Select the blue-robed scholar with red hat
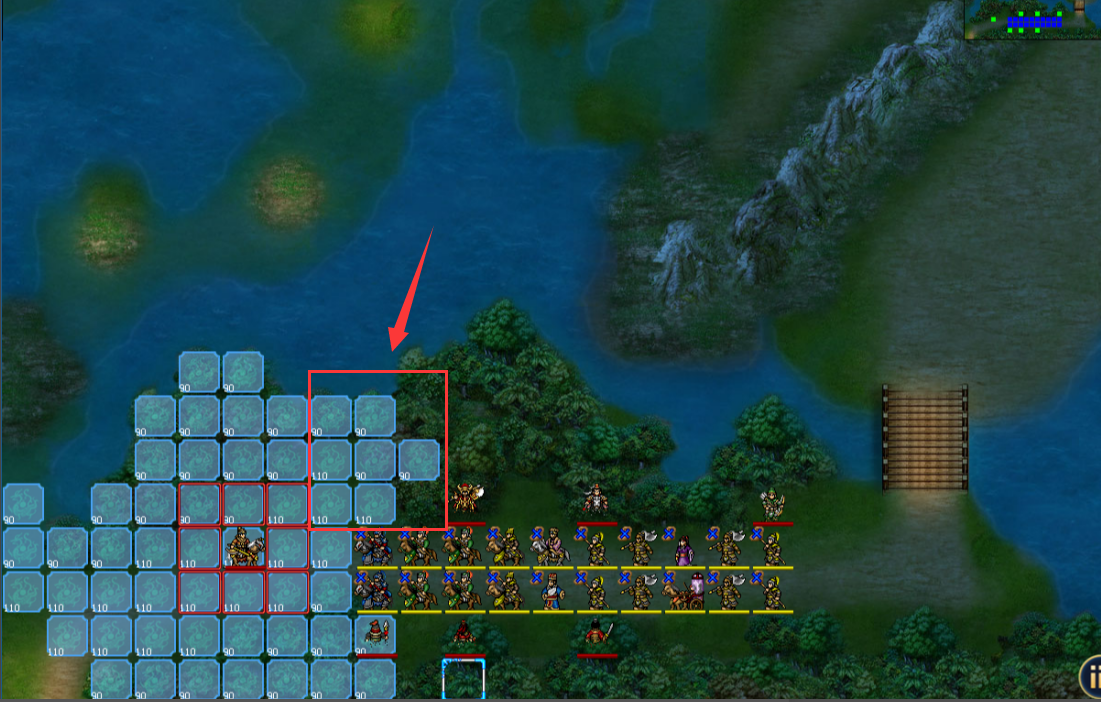The width and height of the screenshot is (1101, 702). (x=552, y=591)
